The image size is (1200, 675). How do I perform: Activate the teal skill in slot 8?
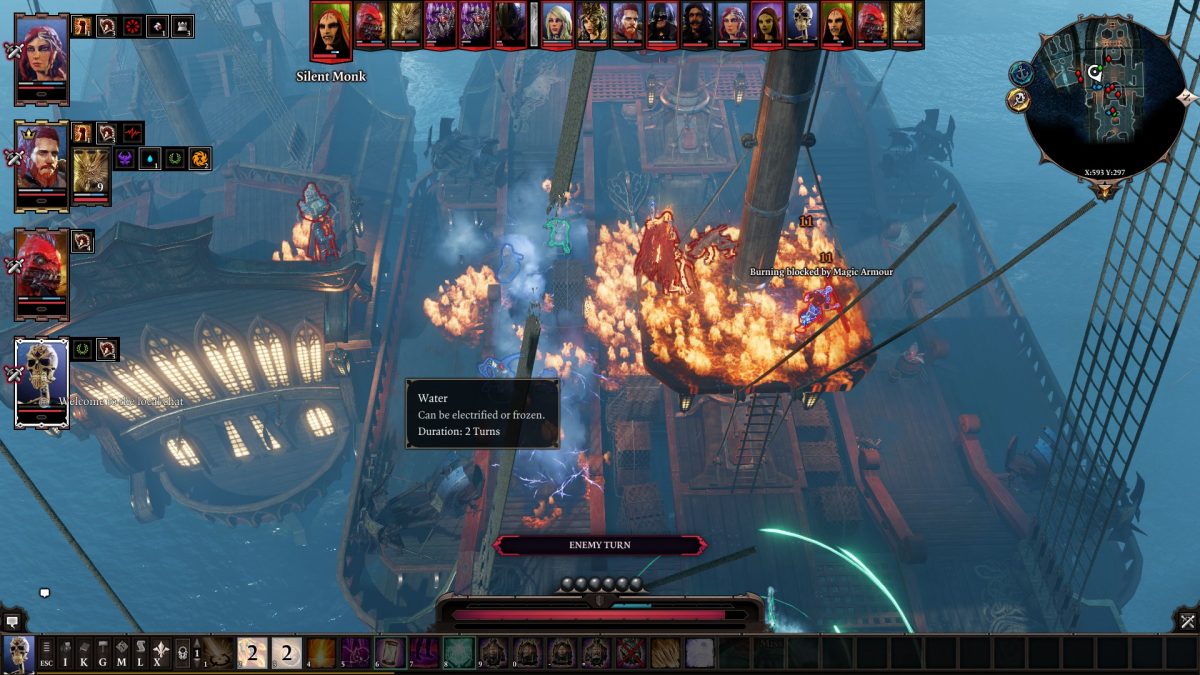click(458, 652)
